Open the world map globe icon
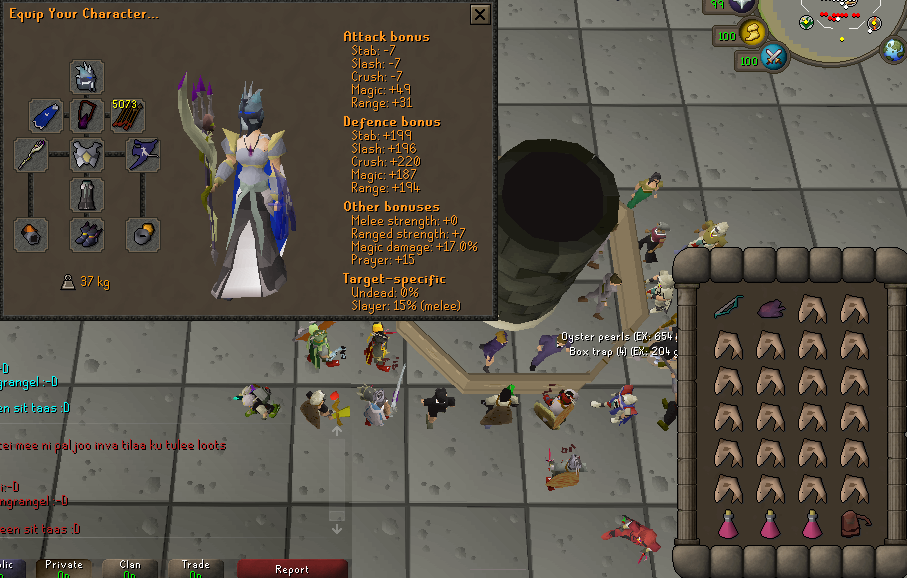This screenshot has height=578, width=907. 892,49
